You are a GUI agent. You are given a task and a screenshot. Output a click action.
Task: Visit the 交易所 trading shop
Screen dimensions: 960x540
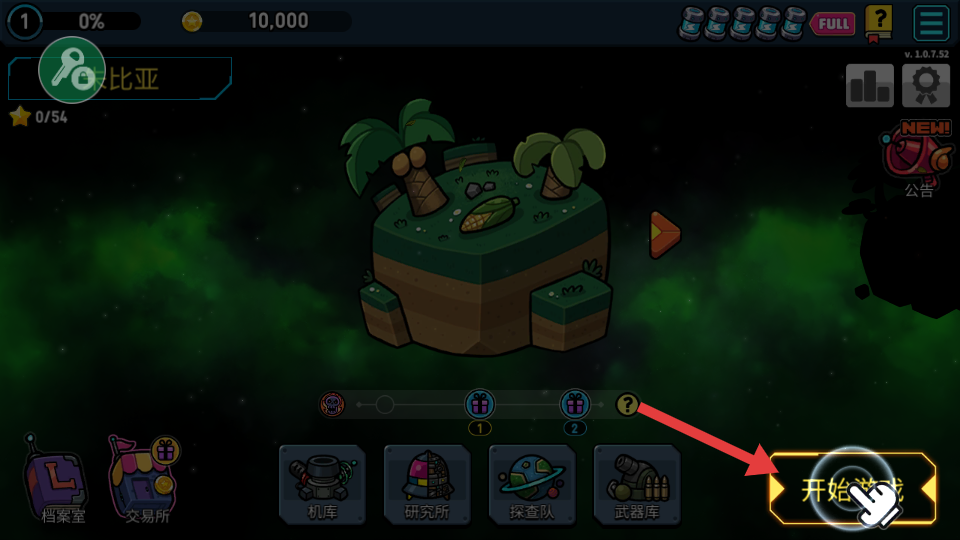click(145, 481)
